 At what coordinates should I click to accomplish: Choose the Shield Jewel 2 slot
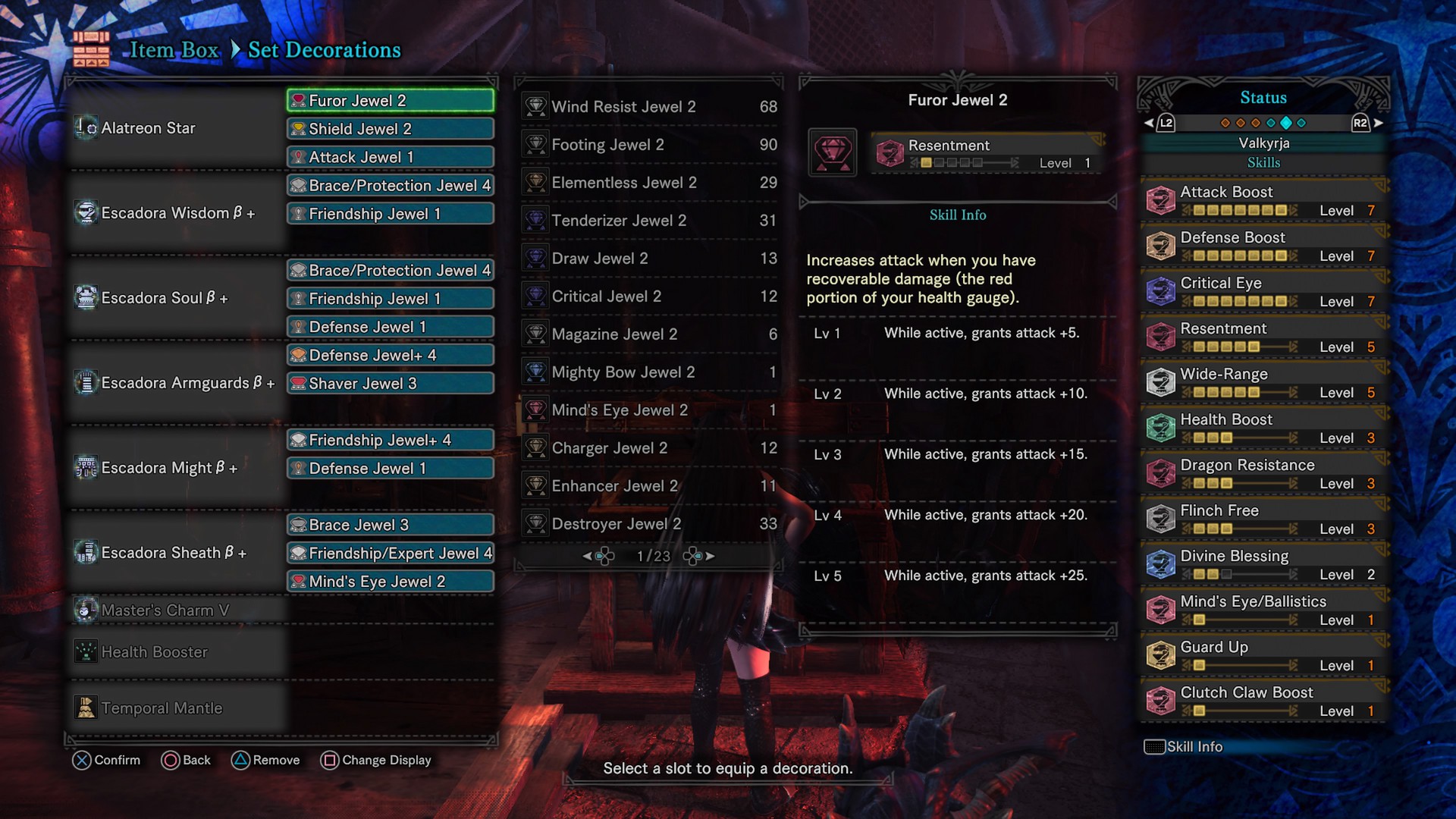click(390, 129)
